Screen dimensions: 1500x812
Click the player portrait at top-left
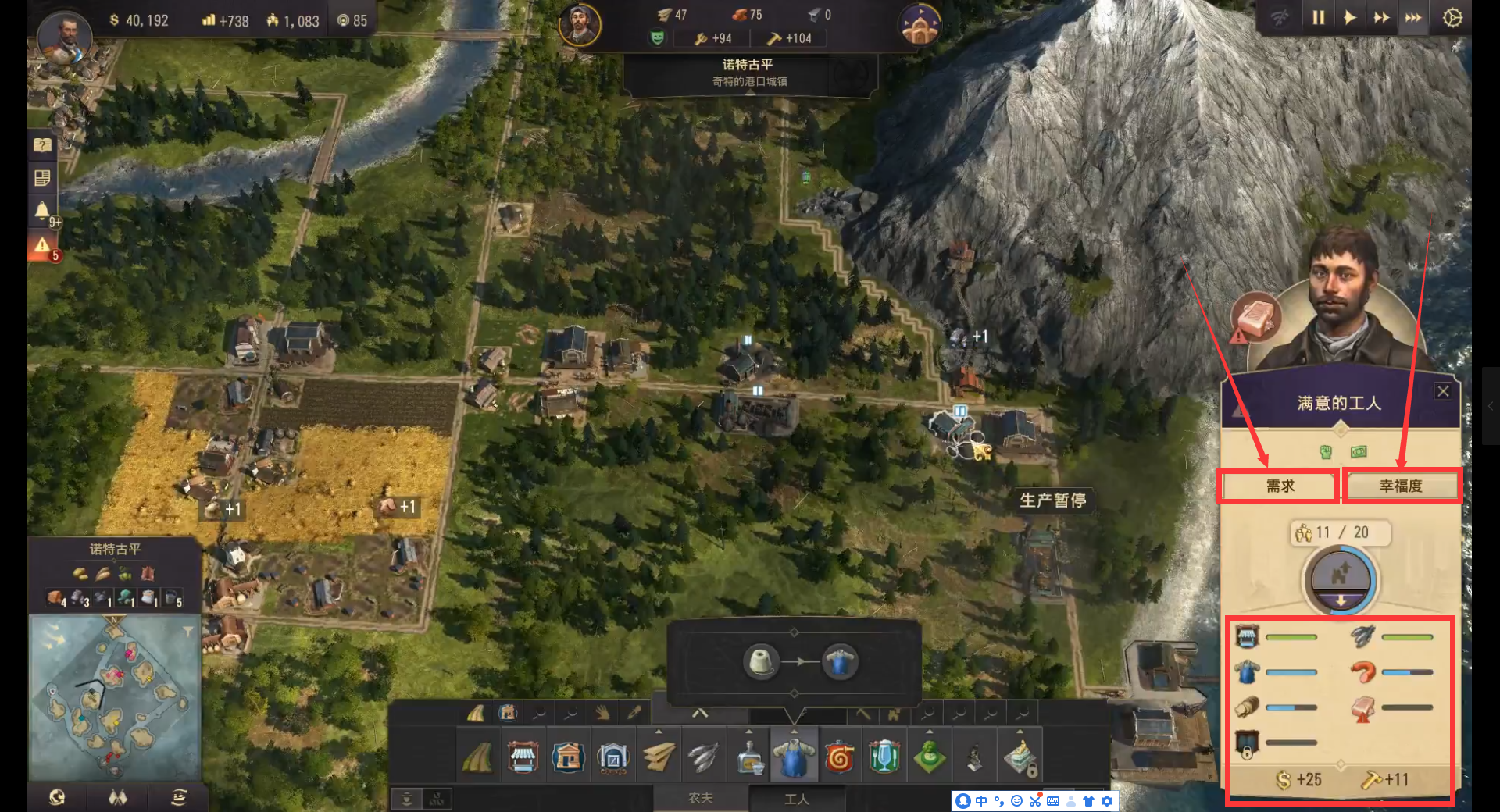pos(64,35)
